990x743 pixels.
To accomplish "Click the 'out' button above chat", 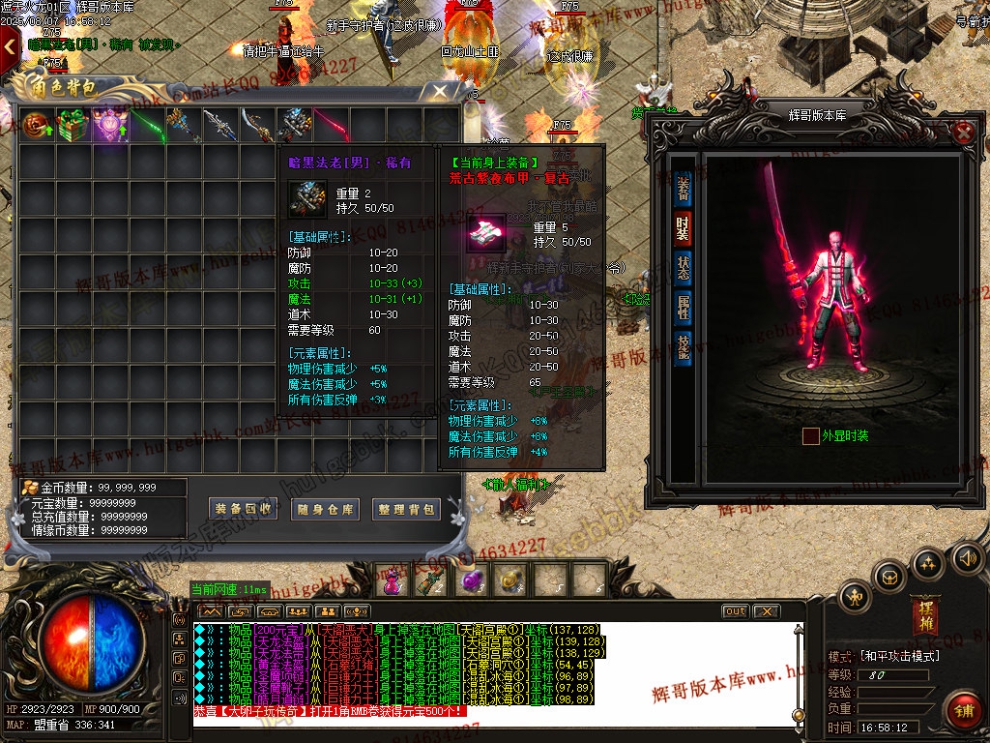I will point(735,611).
